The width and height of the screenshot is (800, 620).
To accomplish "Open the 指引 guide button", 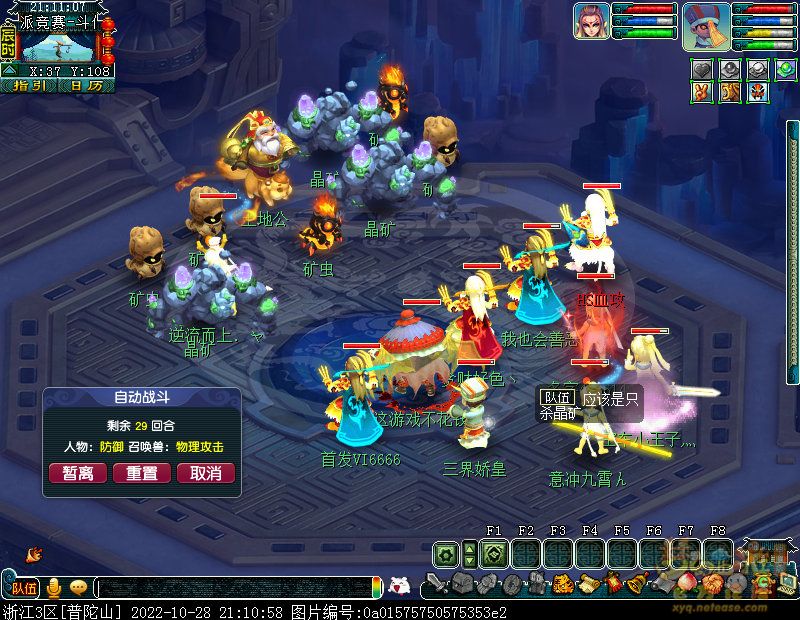I will point(30,86).
